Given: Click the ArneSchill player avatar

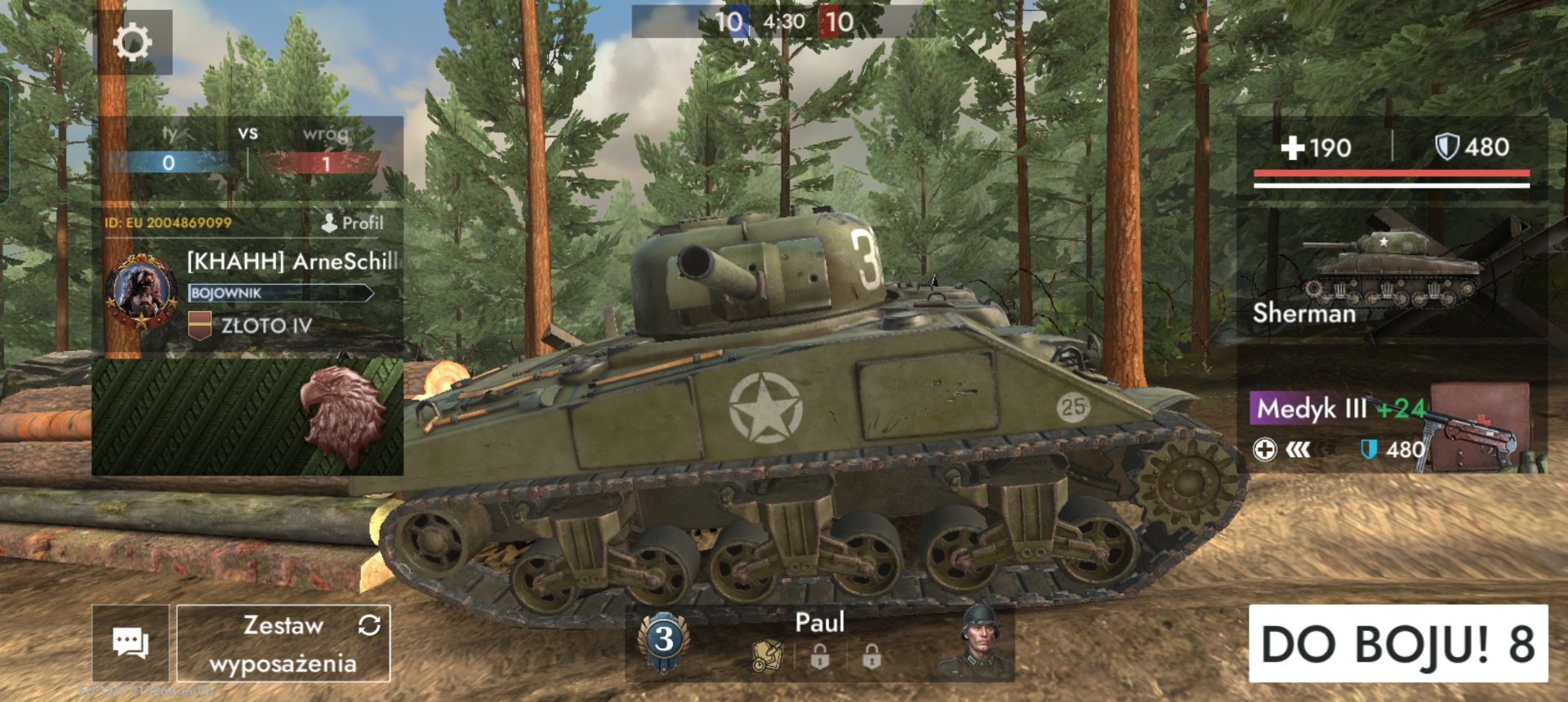Looking at the screenshot, I should click(142, 292).
